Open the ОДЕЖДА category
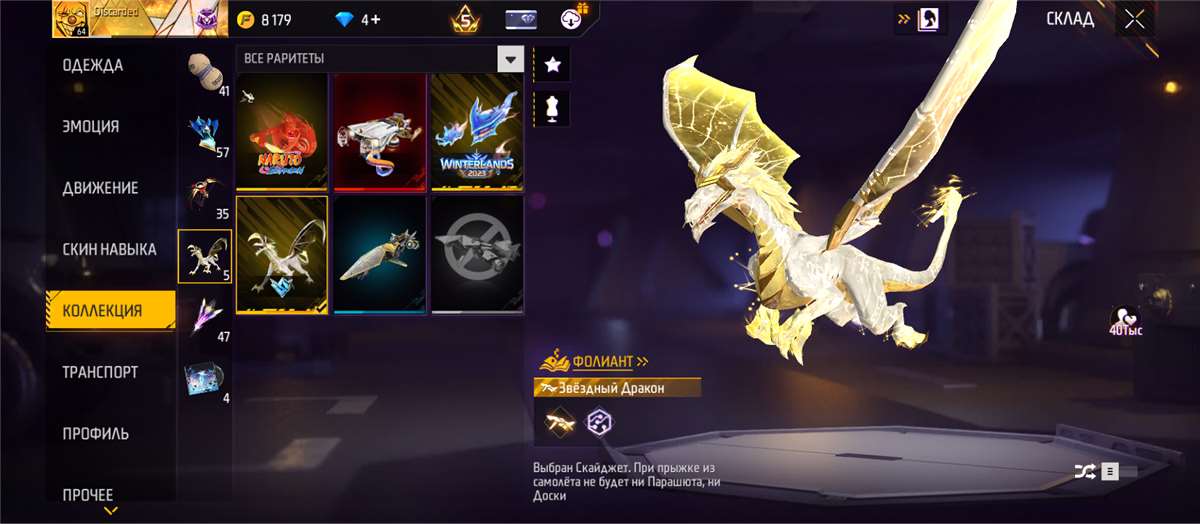This screenshot has width=1200, height=524. [x=93, y=66]
